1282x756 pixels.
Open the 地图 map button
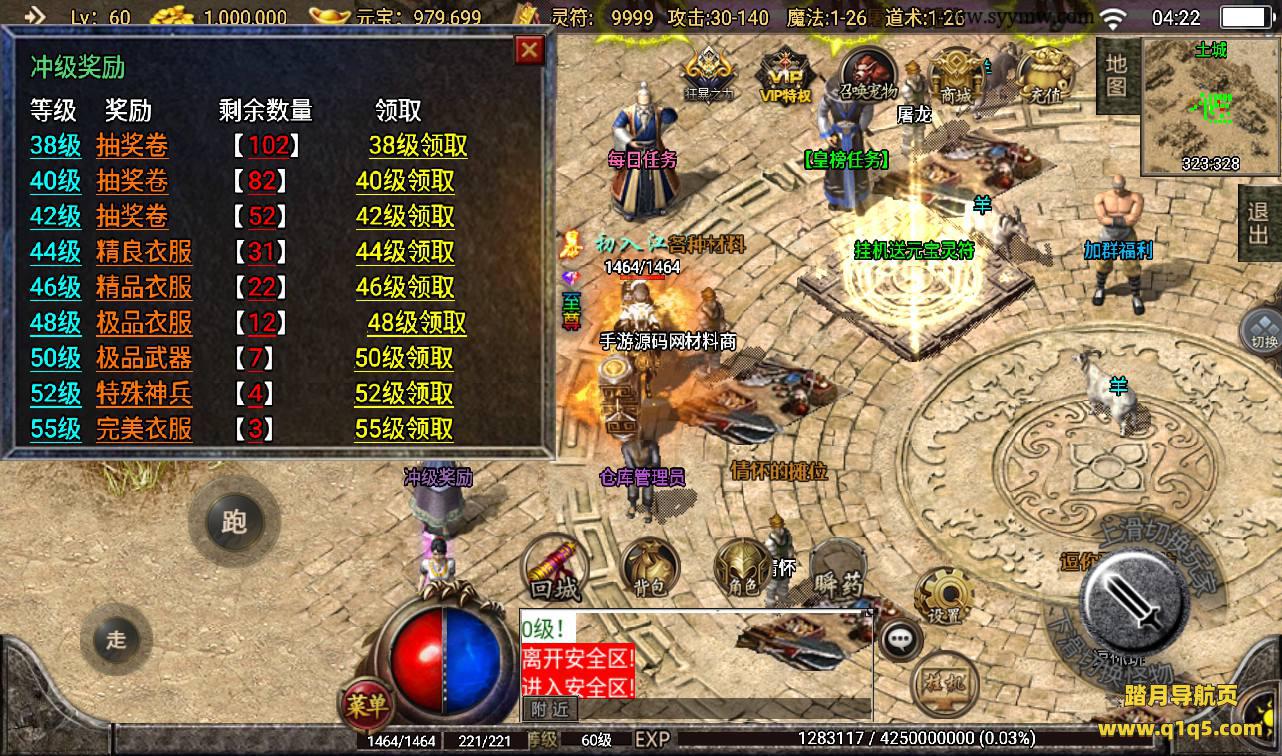tap(1117, 74)
